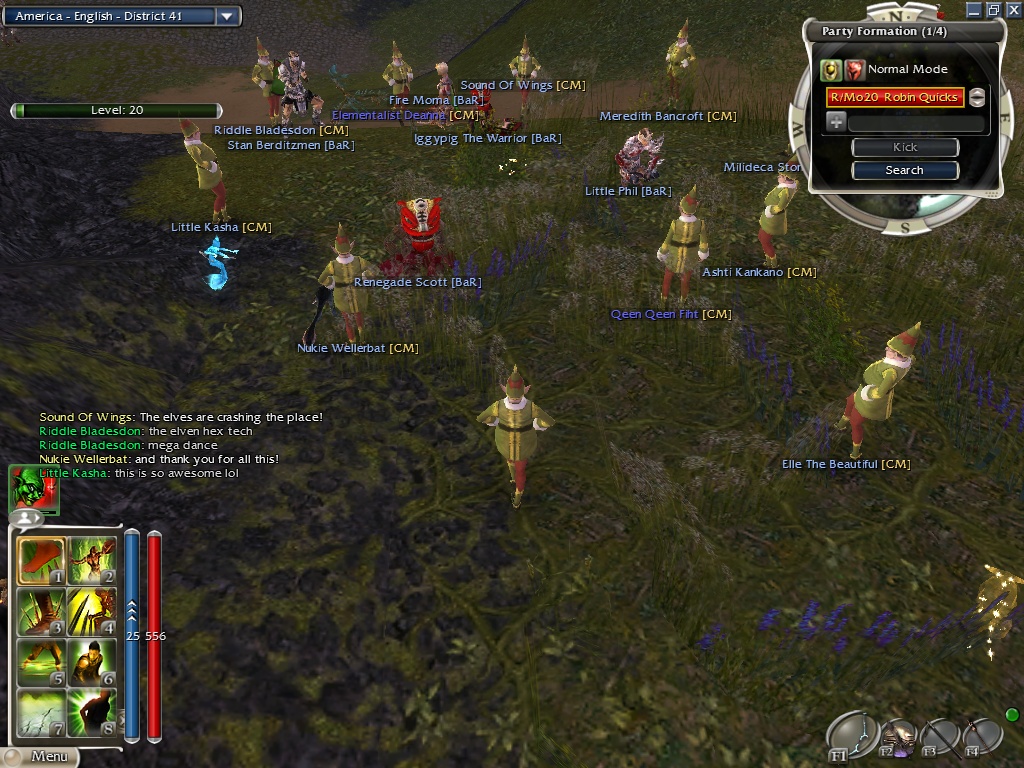
Task: Activate skill 6 with the armored figure
Action: (x=91, y=662)
